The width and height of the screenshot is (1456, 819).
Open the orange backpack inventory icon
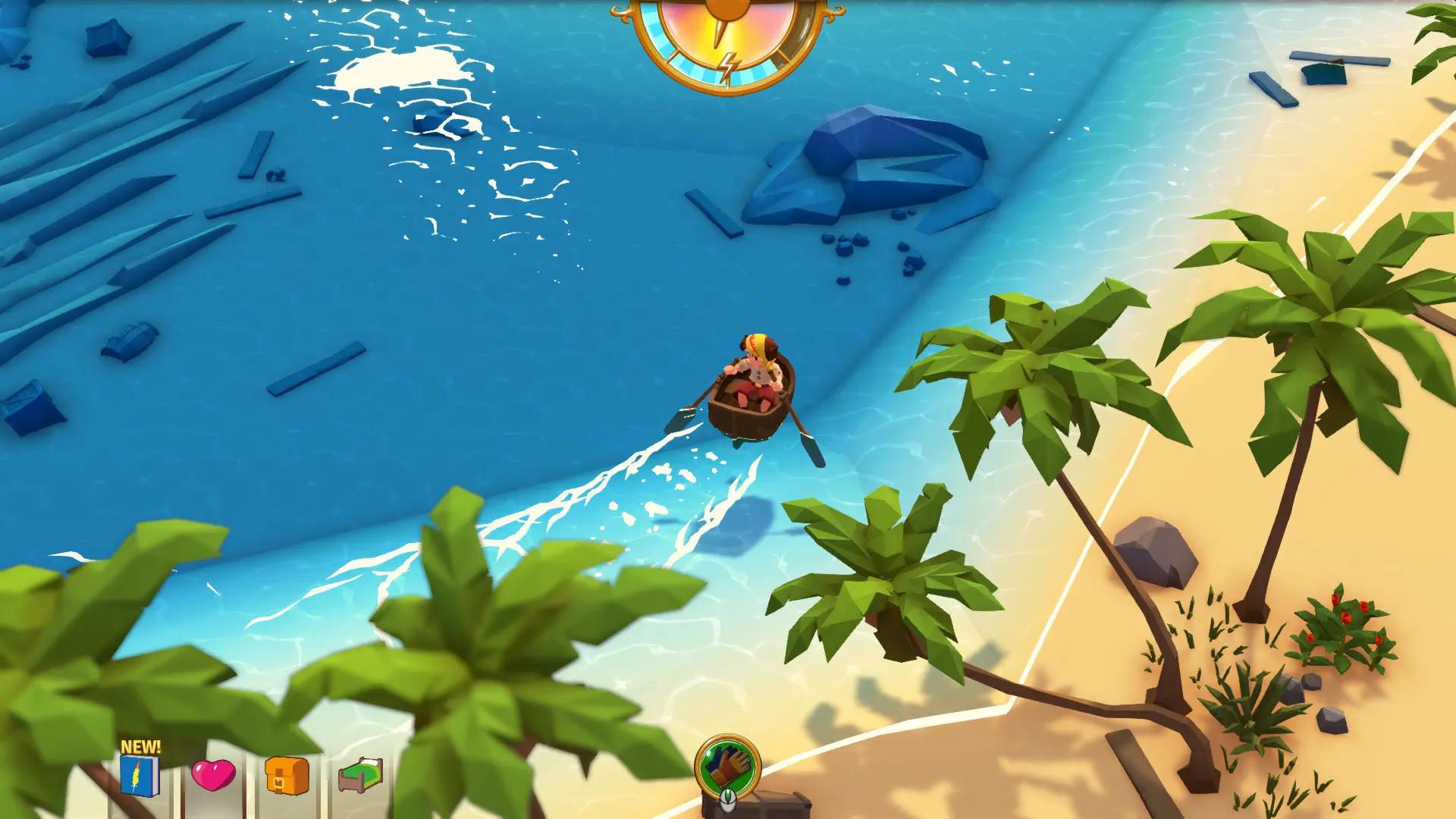tap(287, 777)
